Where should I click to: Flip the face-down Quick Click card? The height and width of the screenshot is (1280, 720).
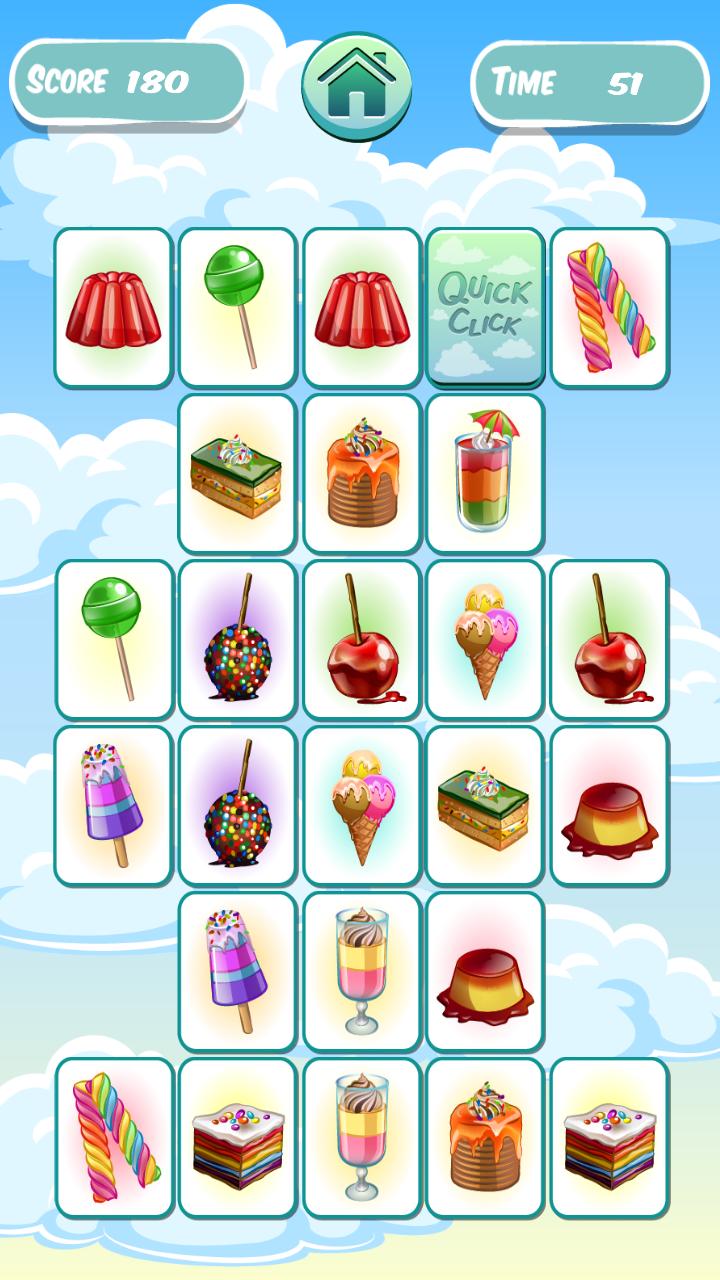485,307
